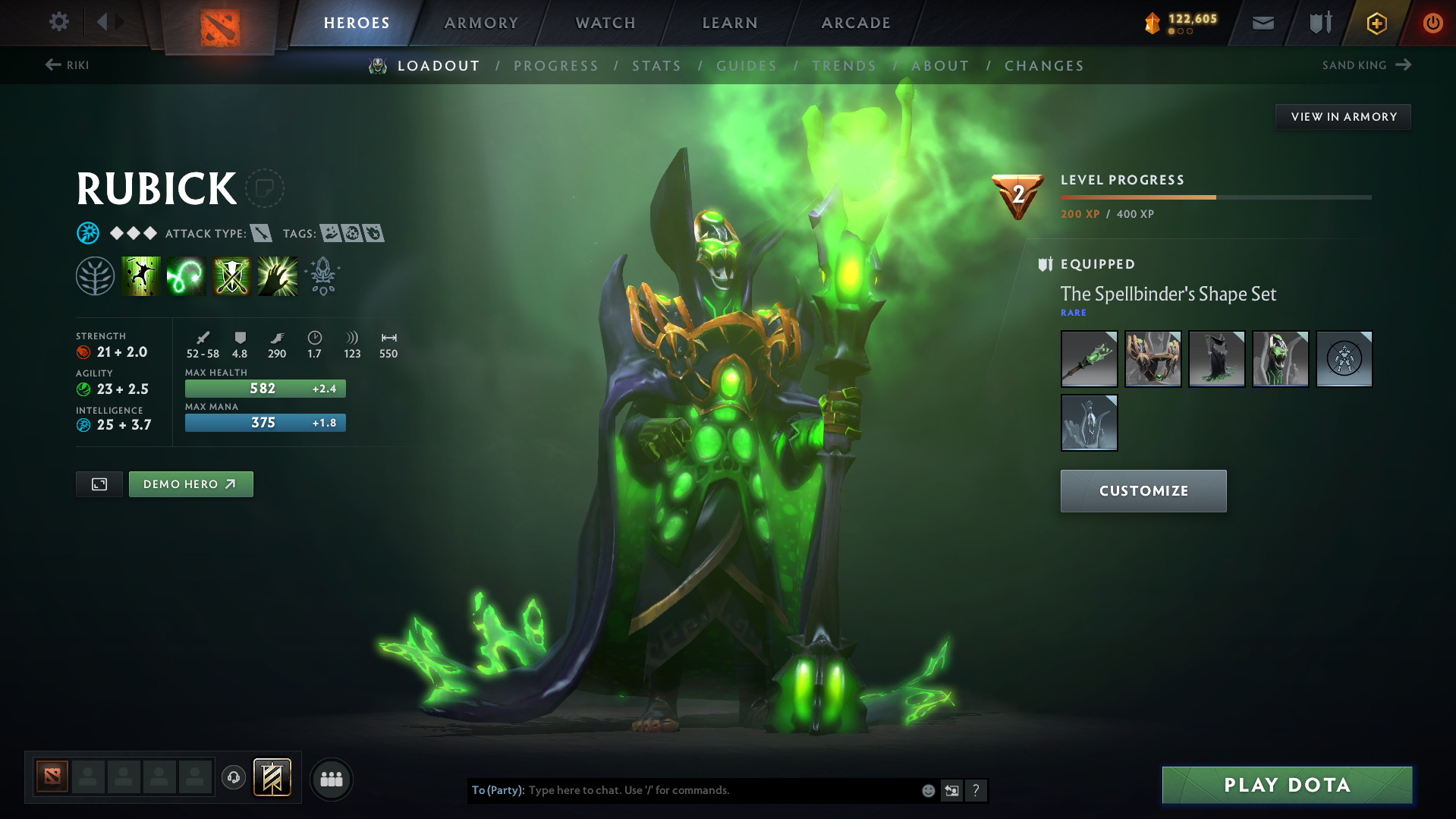Open chat help with question mark button
1456x819 pixels.
click(x=976, y=790)
